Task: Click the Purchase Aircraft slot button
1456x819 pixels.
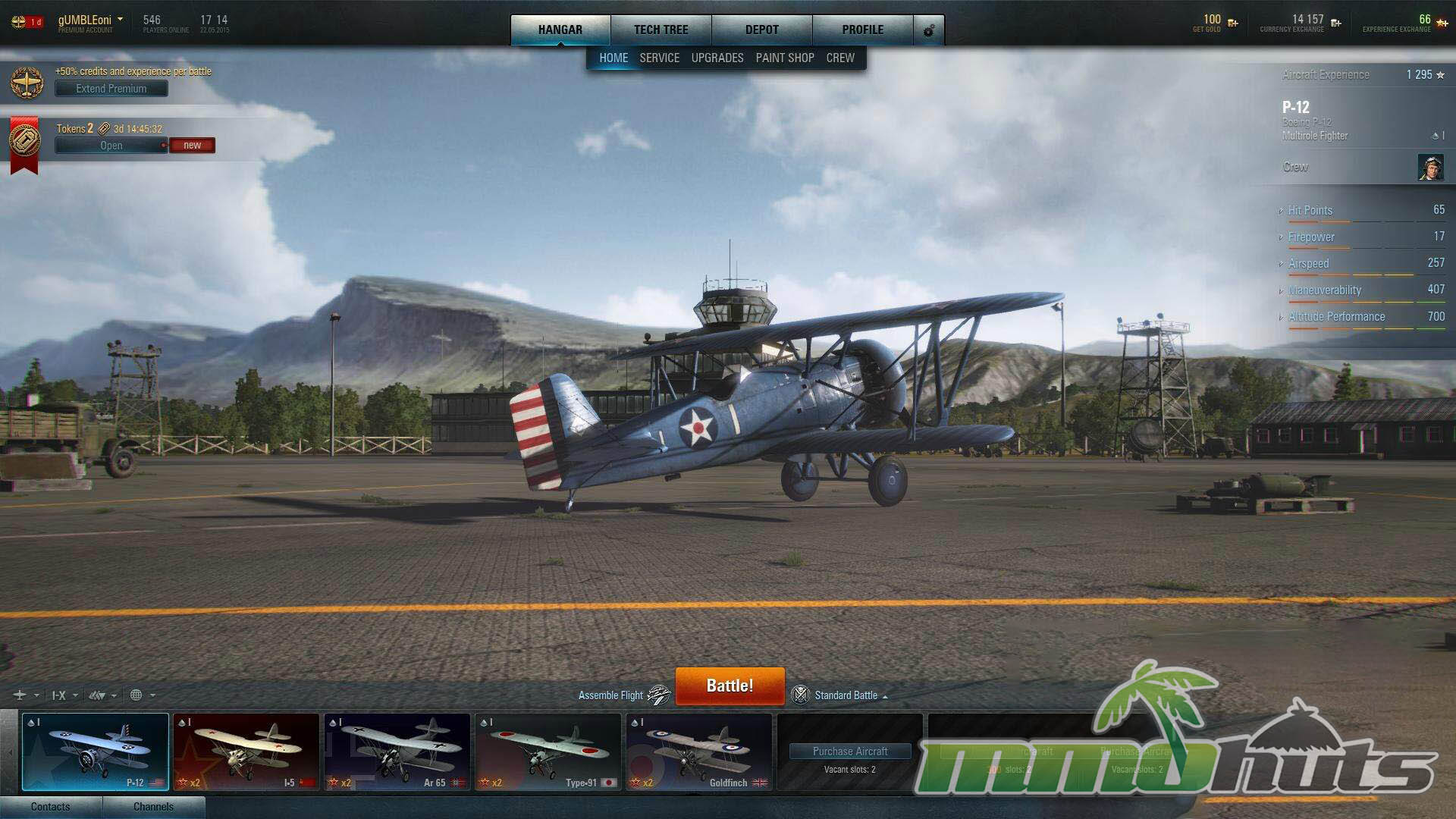Action: coord(850,752)
